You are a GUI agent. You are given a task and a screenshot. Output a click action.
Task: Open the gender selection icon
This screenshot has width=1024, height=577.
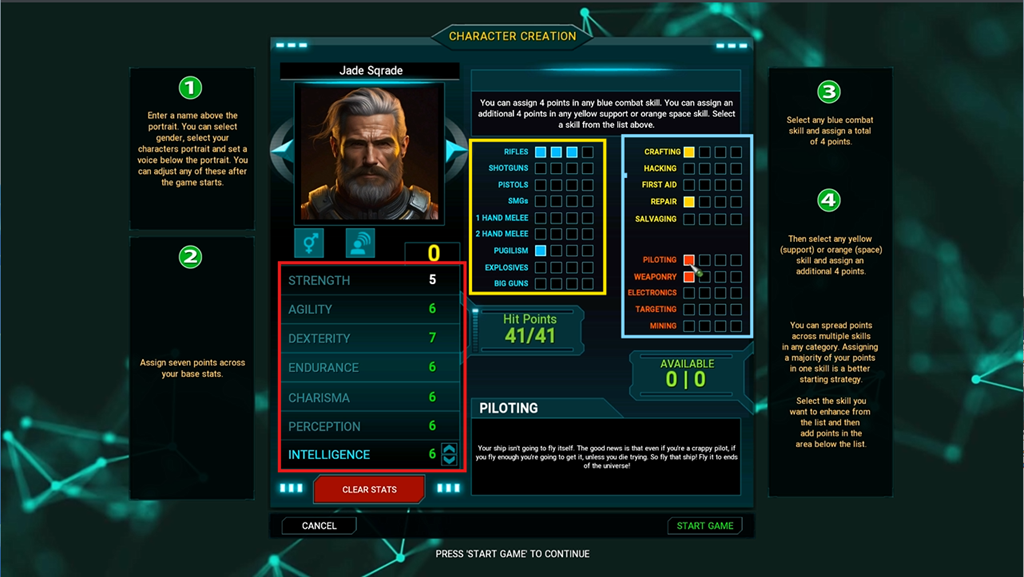tap(309, 243)
